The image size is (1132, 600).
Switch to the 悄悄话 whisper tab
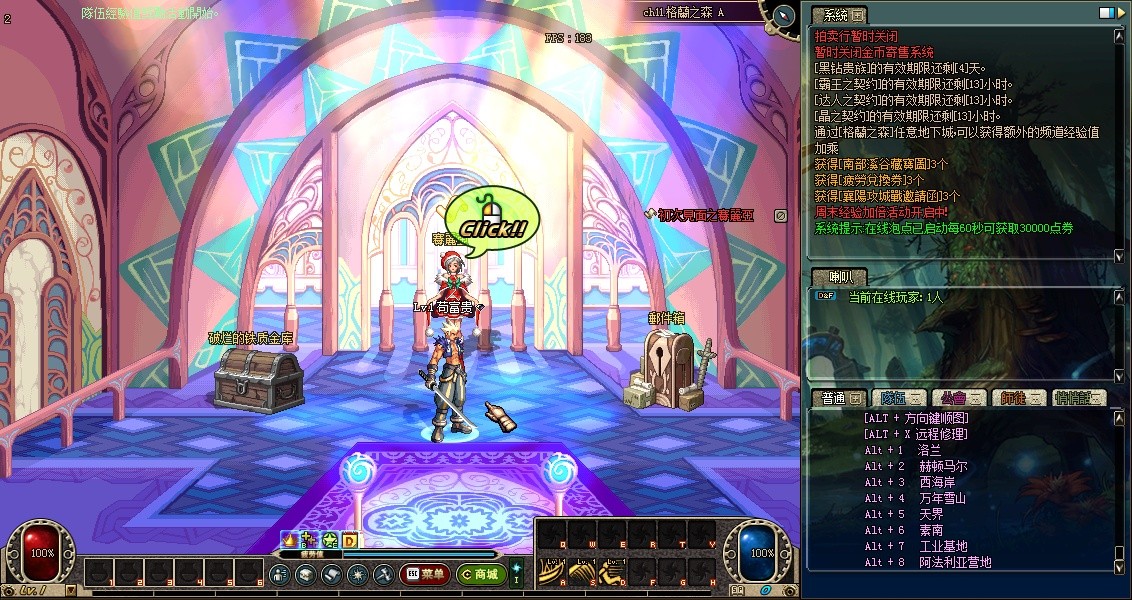coord(1079,398)
